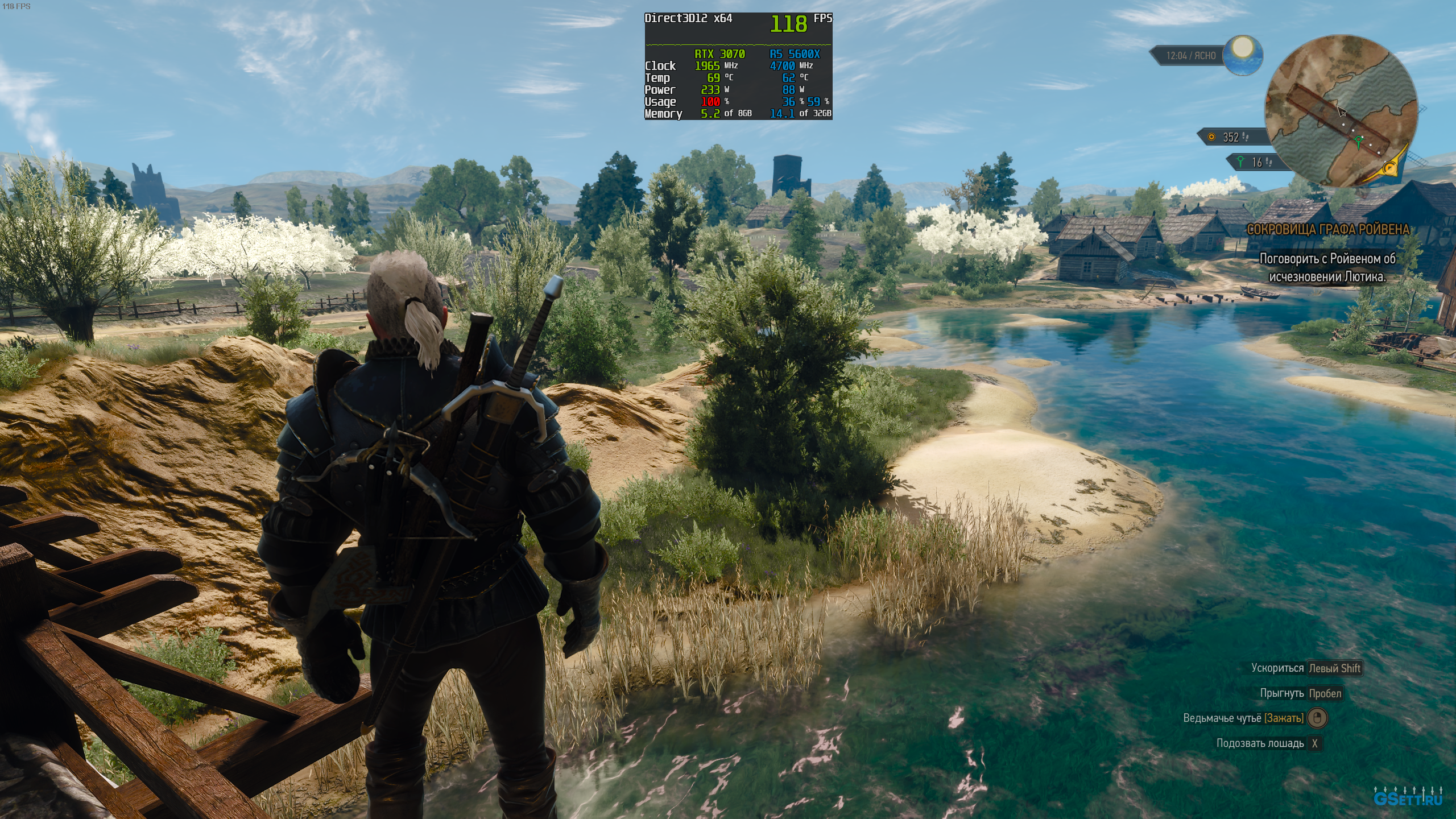Click the yellow objective arrow on minimap edge
Viewport: 1456px width, 819px height.
click(x=1390, y=168)
